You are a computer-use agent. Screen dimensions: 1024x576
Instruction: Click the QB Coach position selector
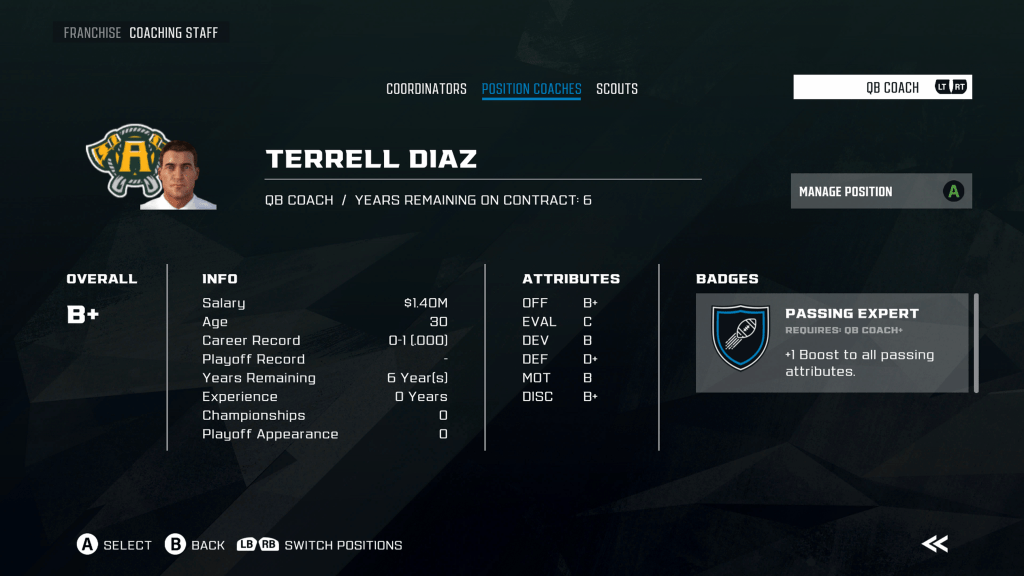pos(882,87)
